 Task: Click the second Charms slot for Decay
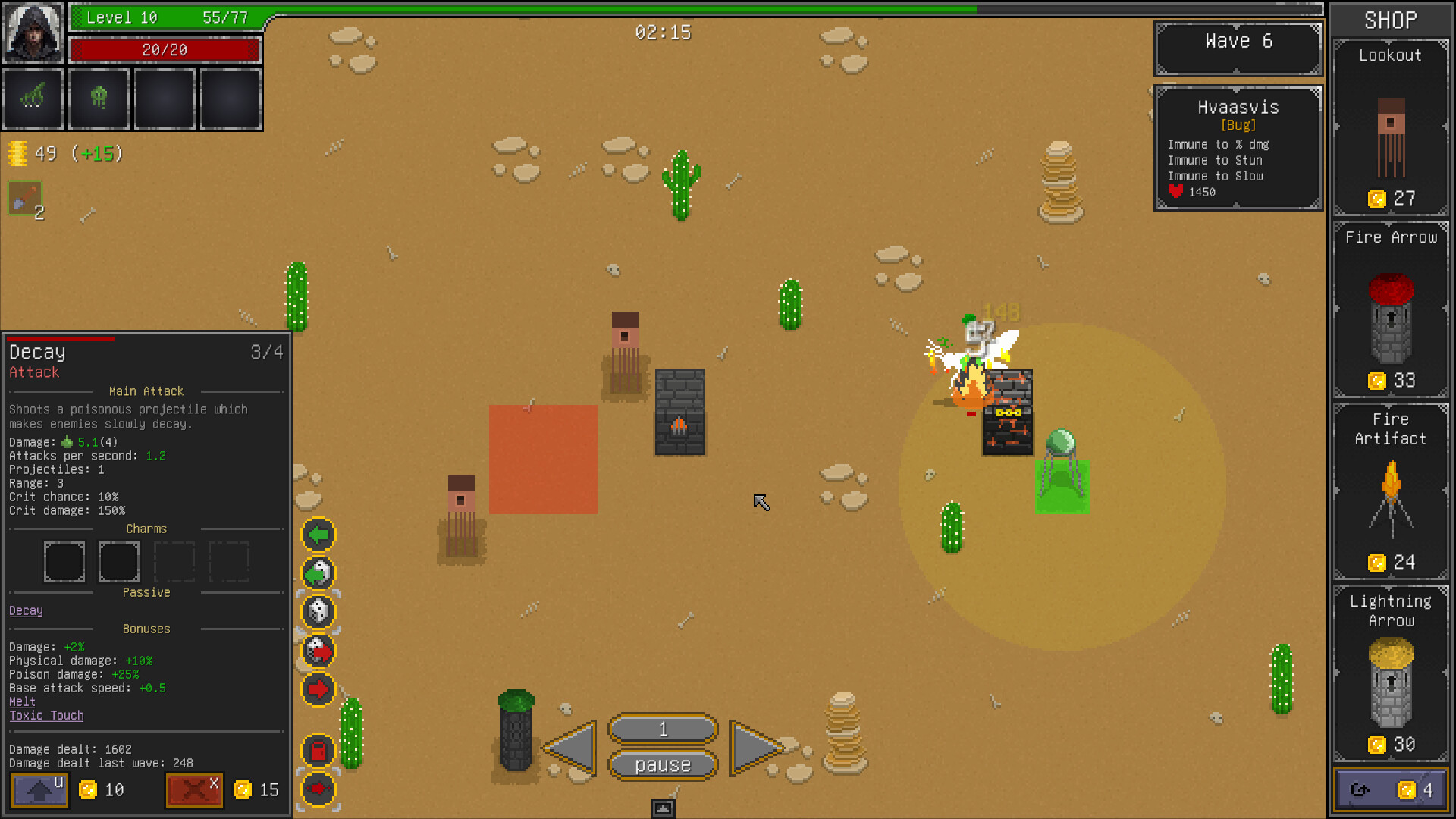pos(119,561)
